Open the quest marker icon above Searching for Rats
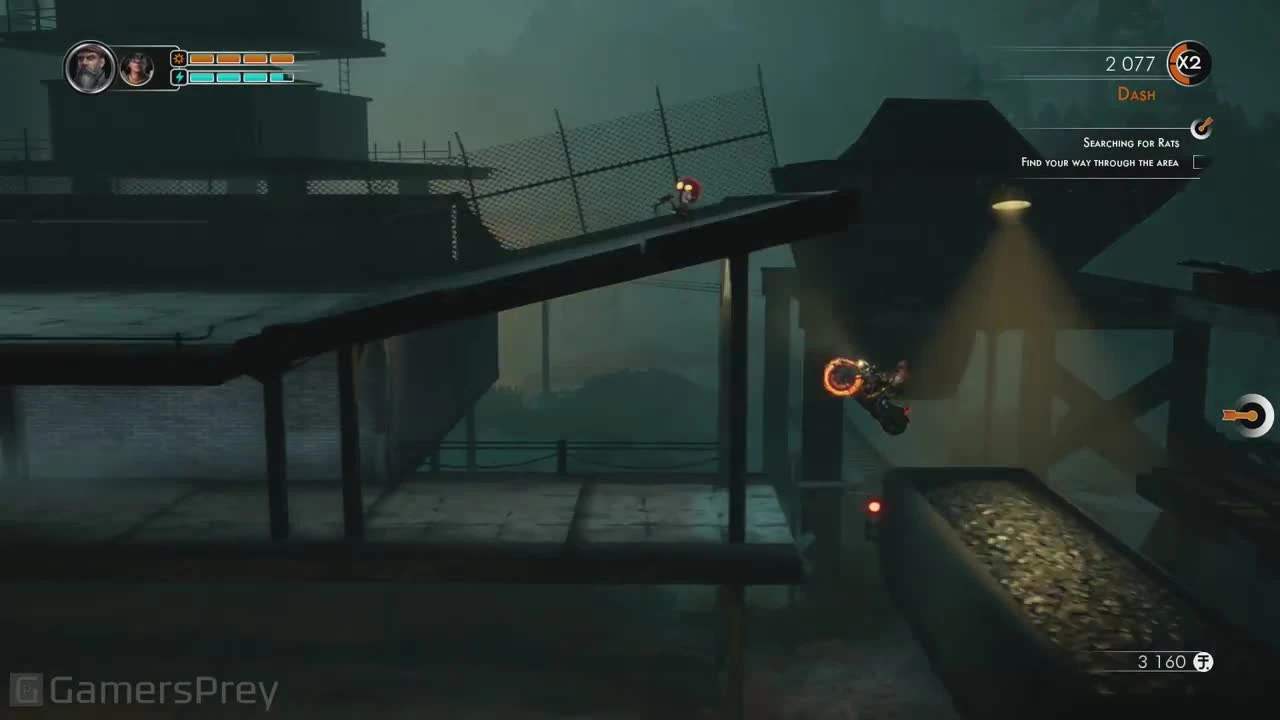Viewport: 1280px width, 720px height. click(1201, 128)
